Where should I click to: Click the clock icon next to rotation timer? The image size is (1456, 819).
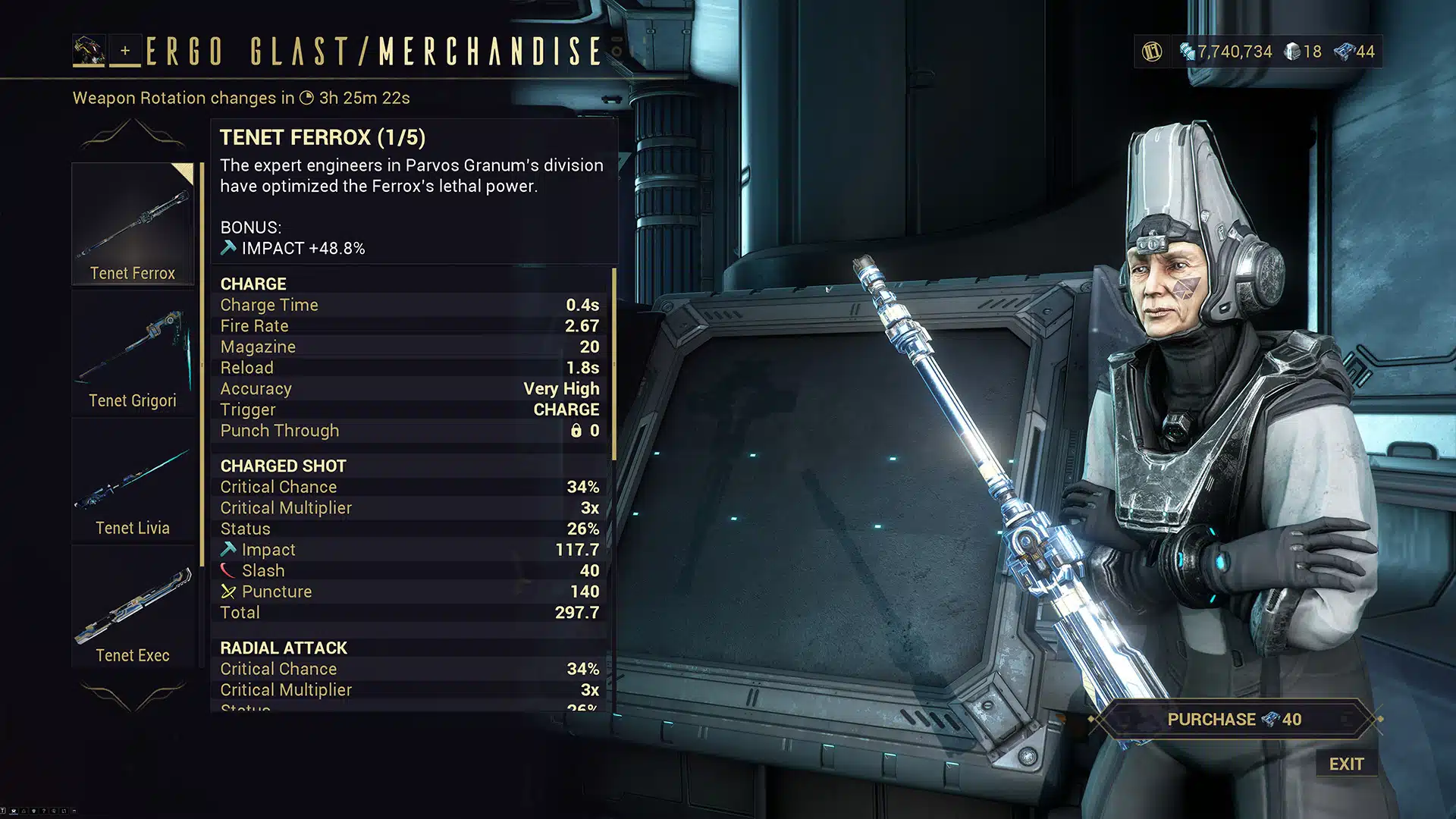pyautogui.click(x=306, y=98)
